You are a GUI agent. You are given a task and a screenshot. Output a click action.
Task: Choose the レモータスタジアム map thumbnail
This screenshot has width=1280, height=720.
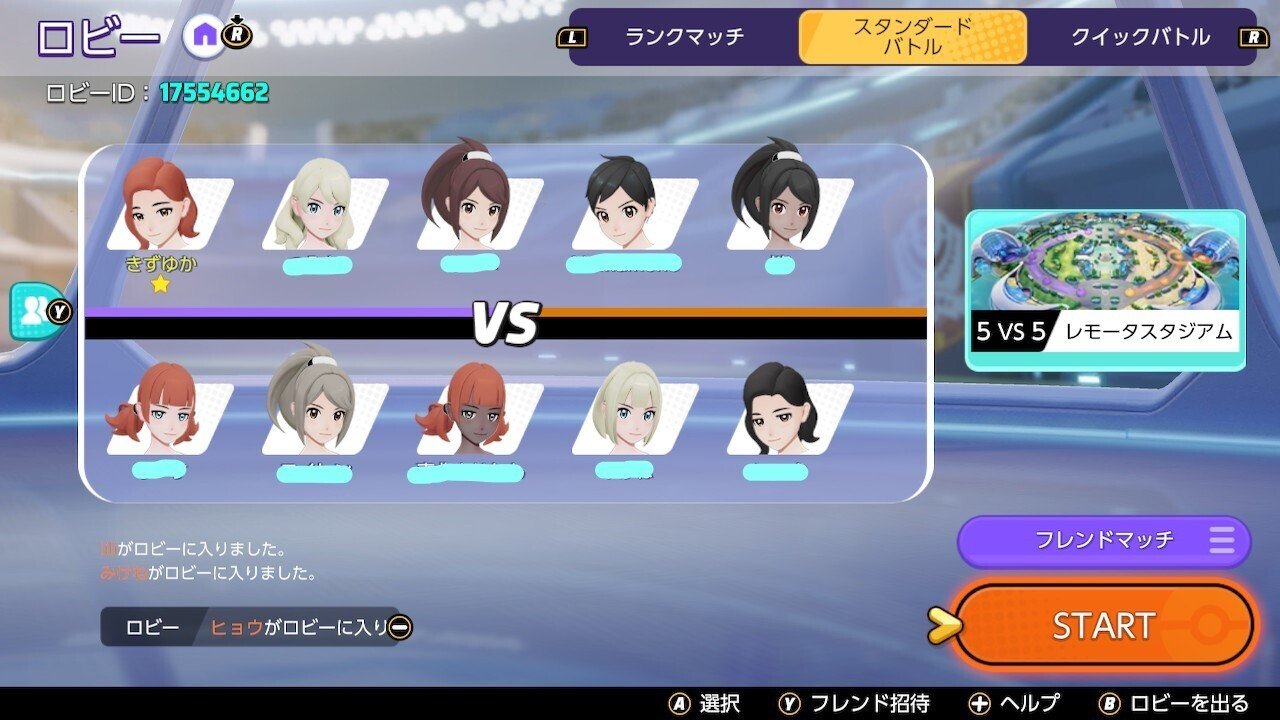point(1105,290)
